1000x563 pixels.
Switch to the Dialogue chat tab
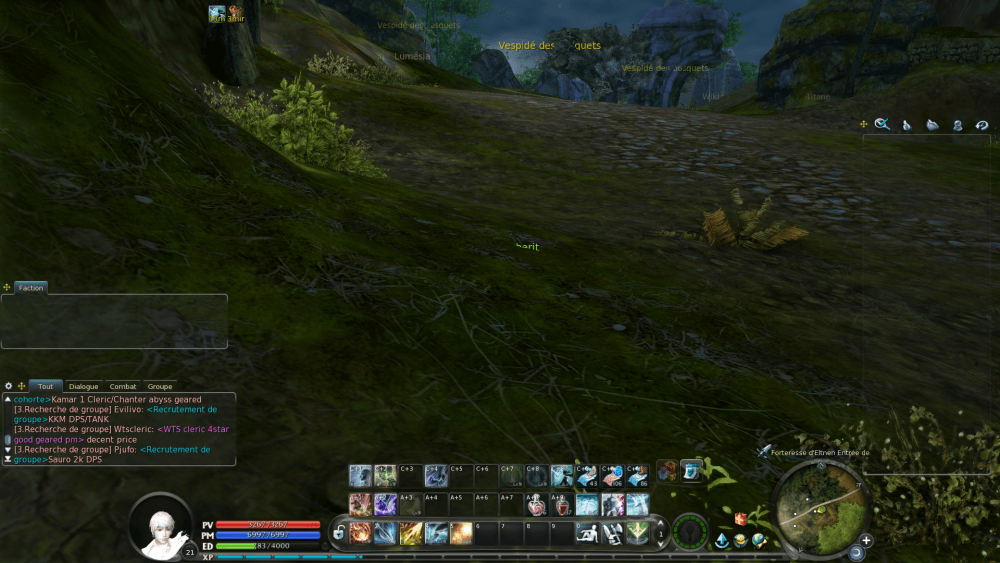pos(84,386)
